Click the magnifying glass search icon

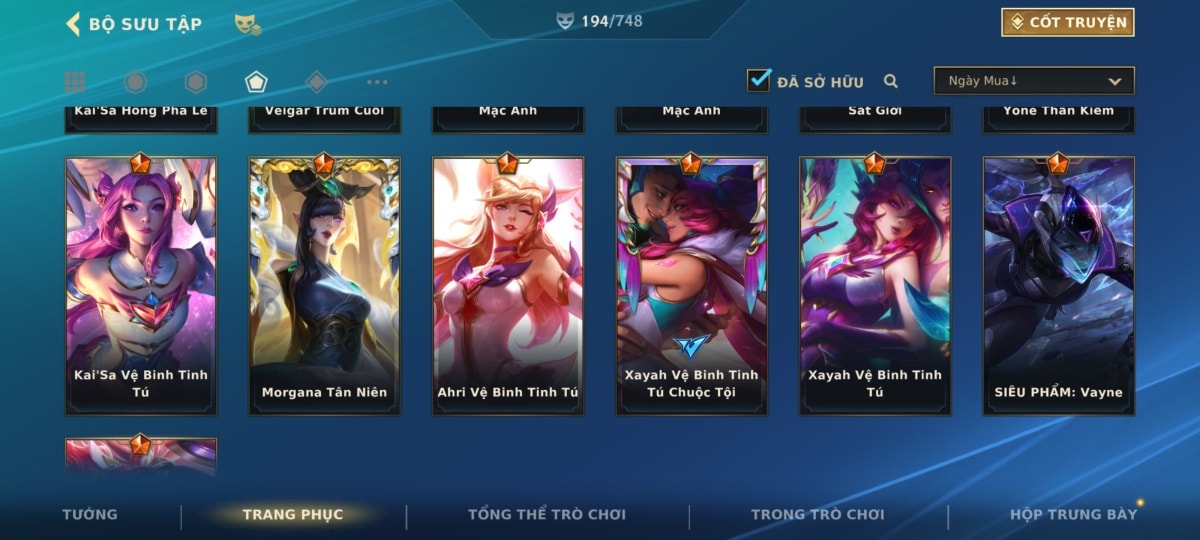[x=890, y=82]
